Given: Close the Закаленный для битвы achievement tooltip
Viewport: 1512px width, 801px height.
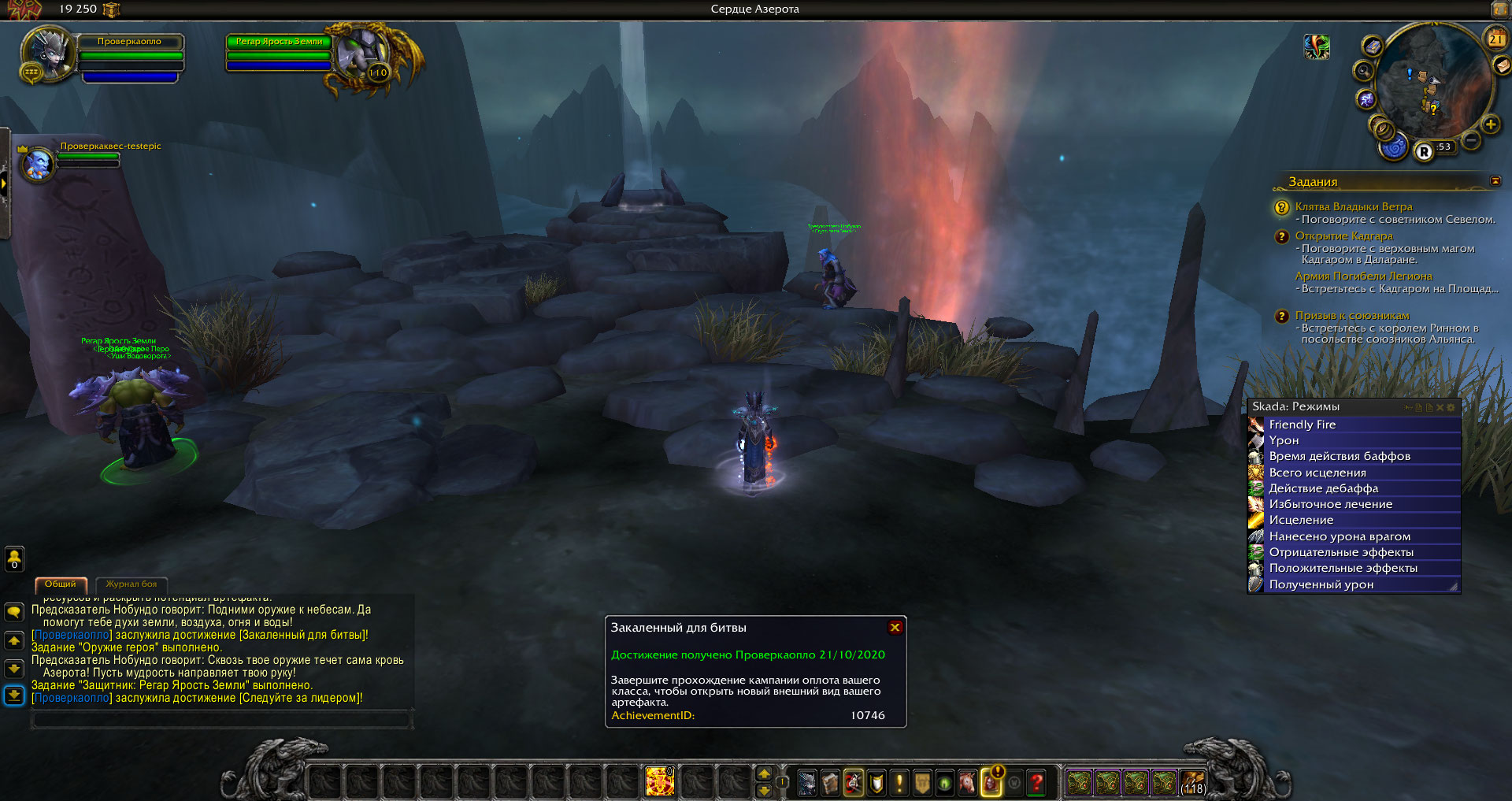Looking at the screenshot, I should tap(895, 628).
